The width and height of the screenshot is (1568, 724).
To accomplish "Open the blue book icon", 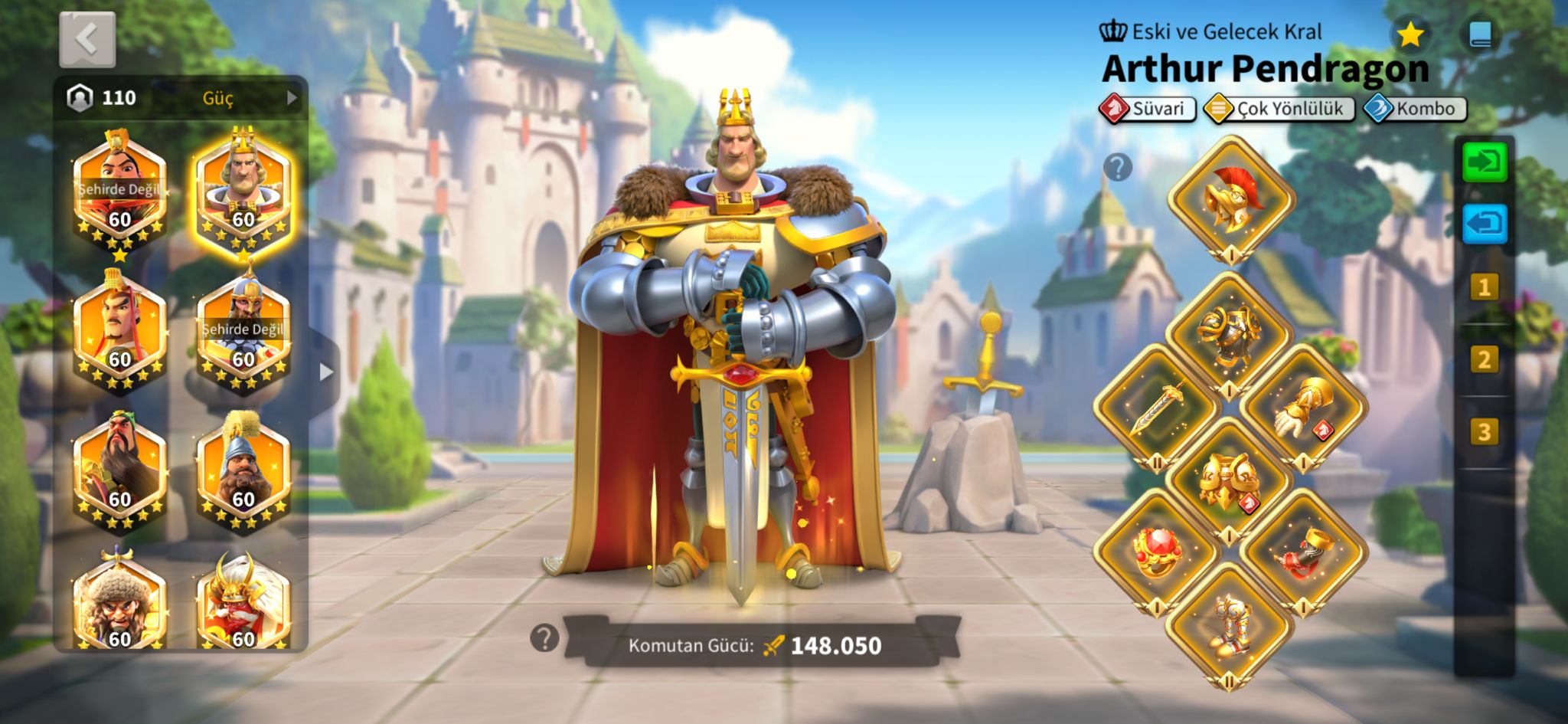I will click(1480, 34).
